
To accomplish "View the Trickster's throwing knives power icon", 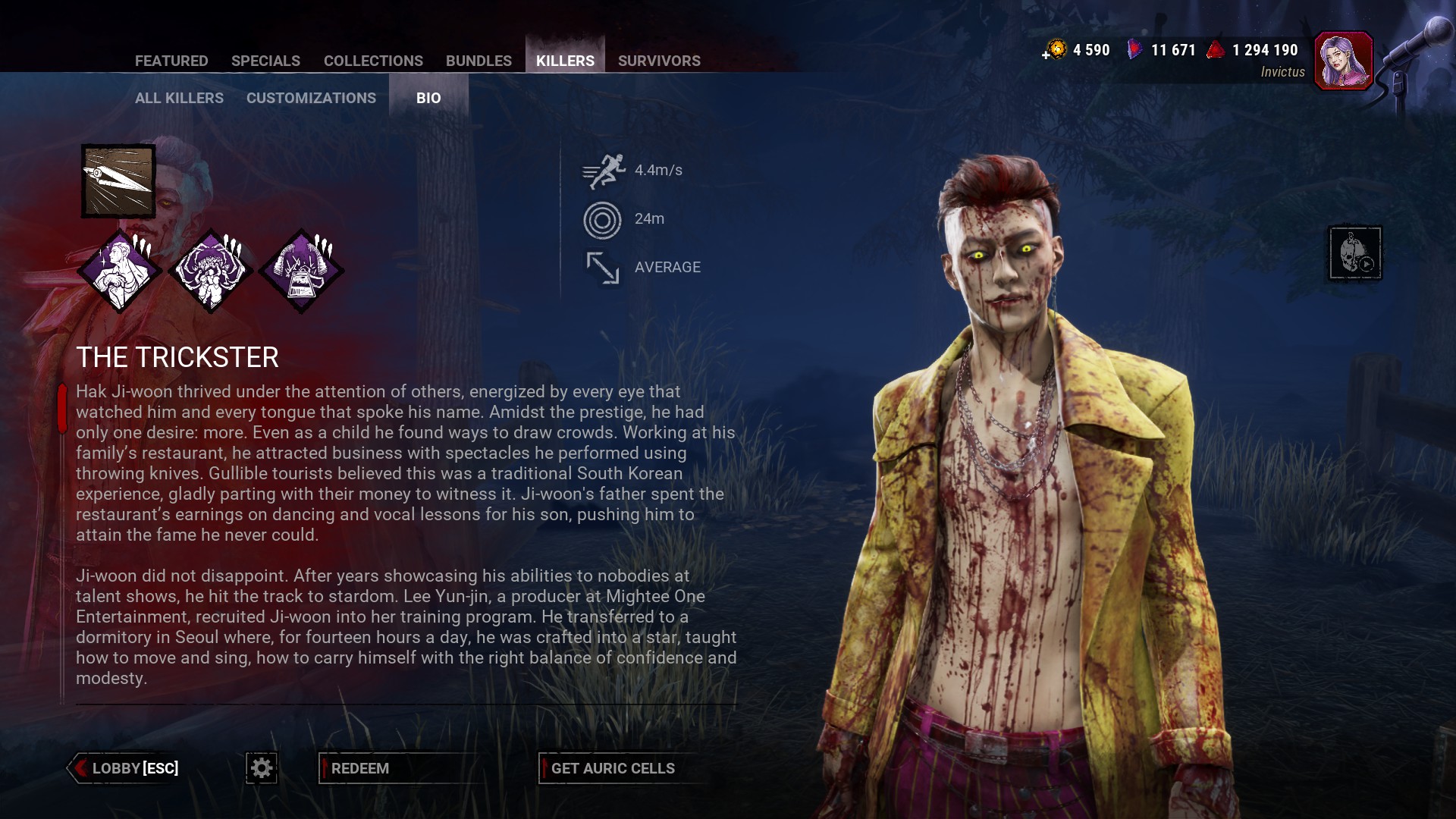I will point(118,181).
